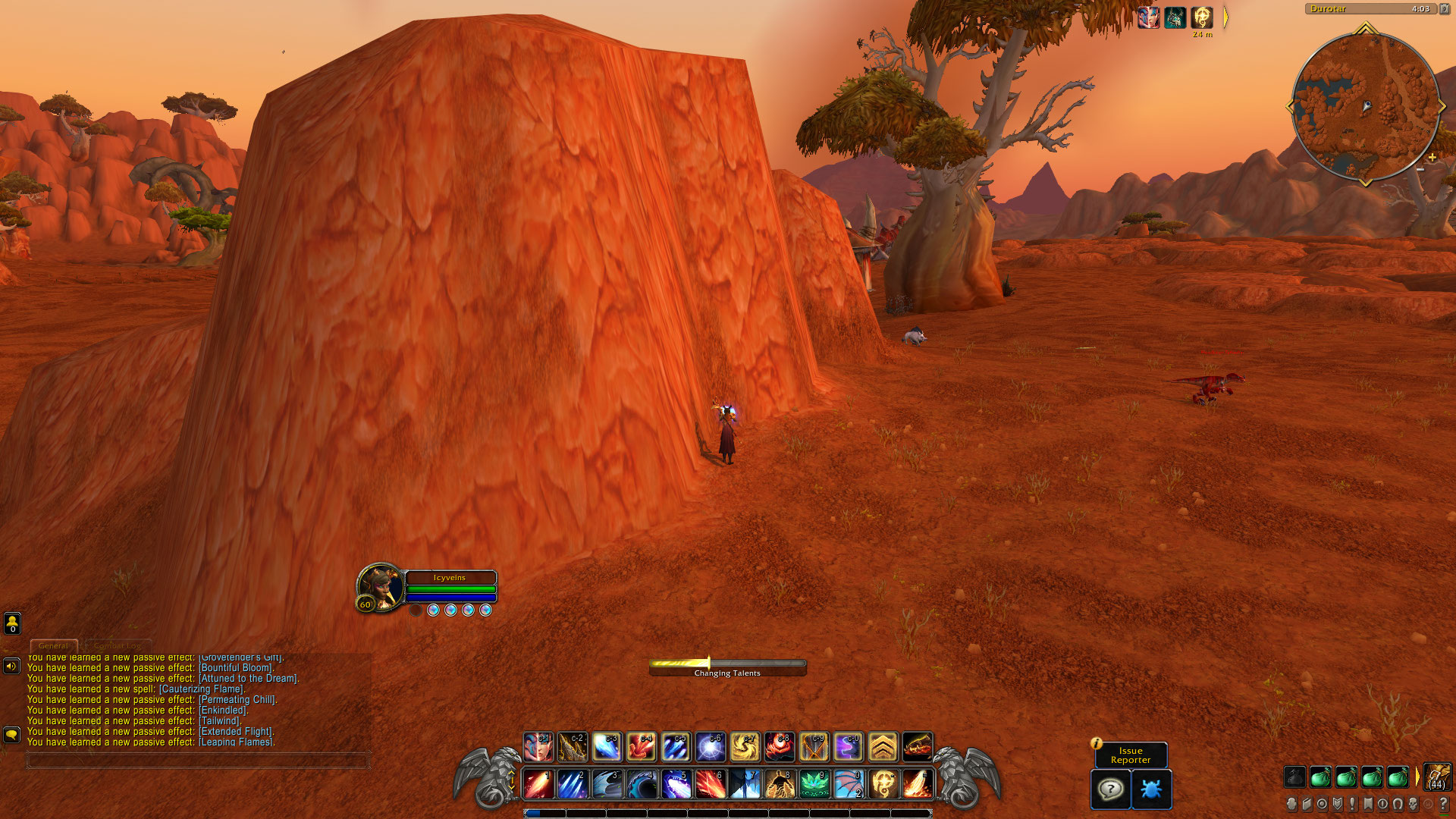Open the main backpack showing 44

point(1437,777)
